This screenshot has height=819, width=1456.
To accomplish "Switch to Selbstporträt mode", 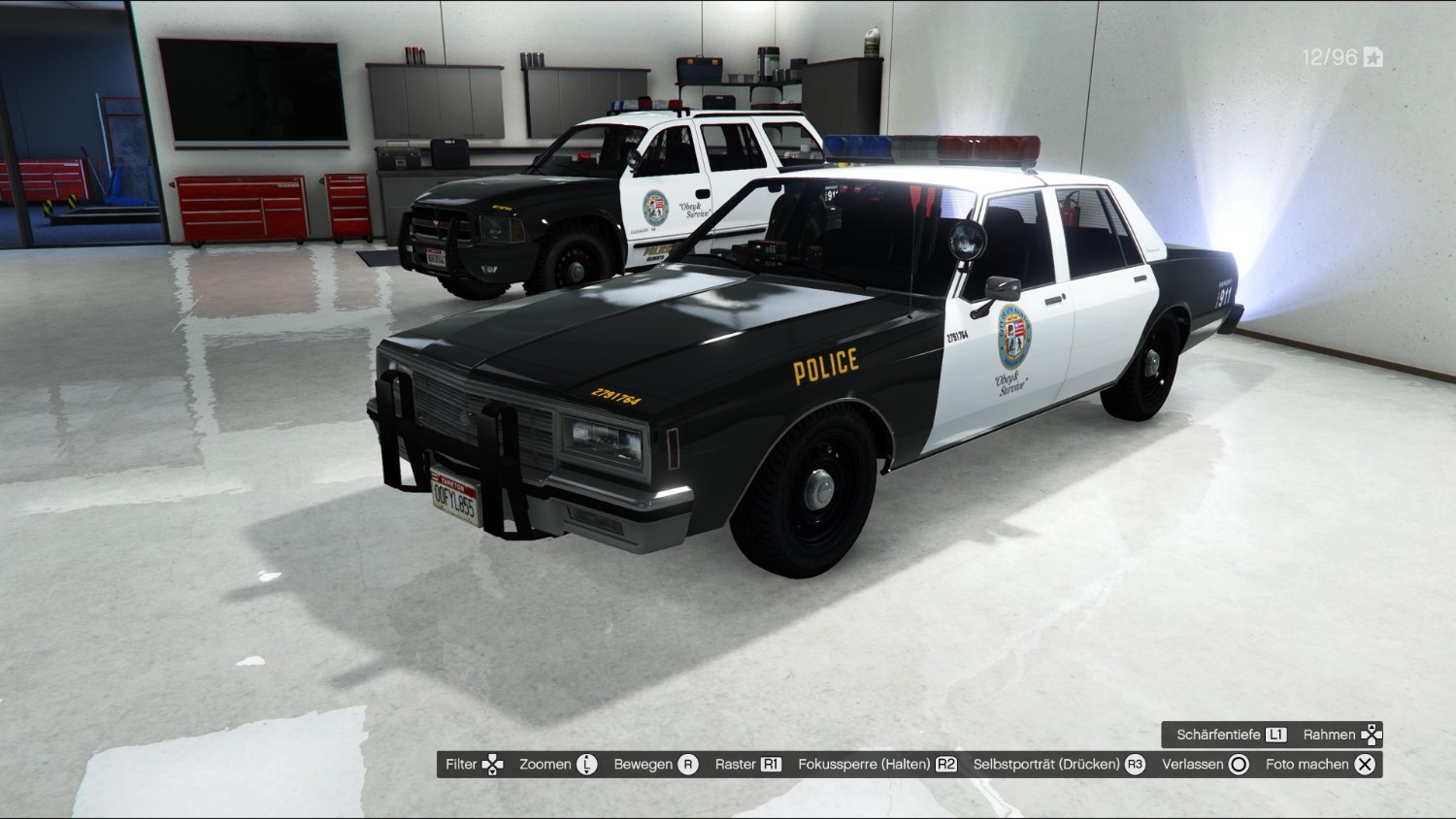I will pos(1058,765).
